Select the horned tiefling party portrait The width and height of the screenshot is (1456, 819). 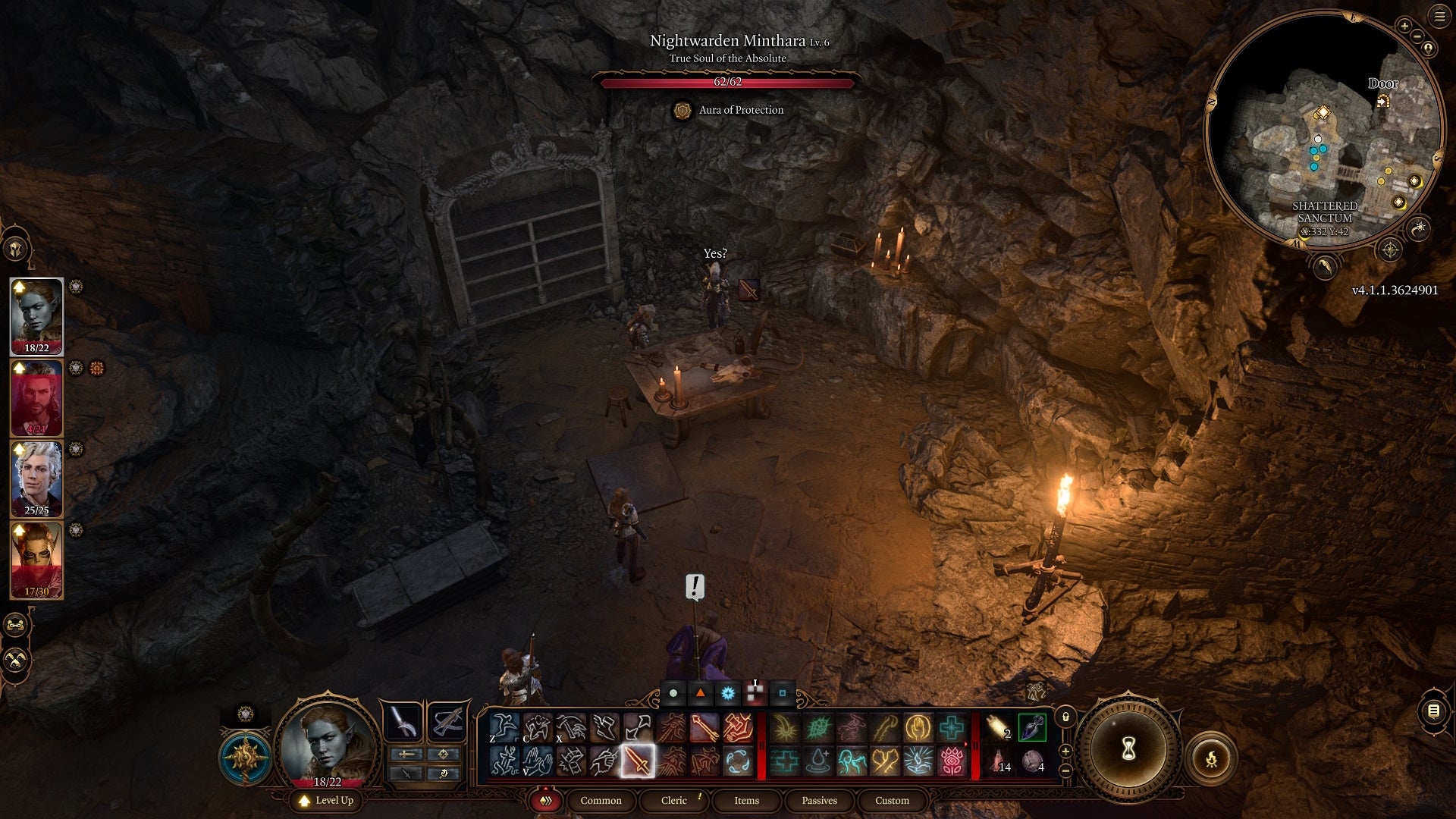pyautogui.click(x=36, y=560)
